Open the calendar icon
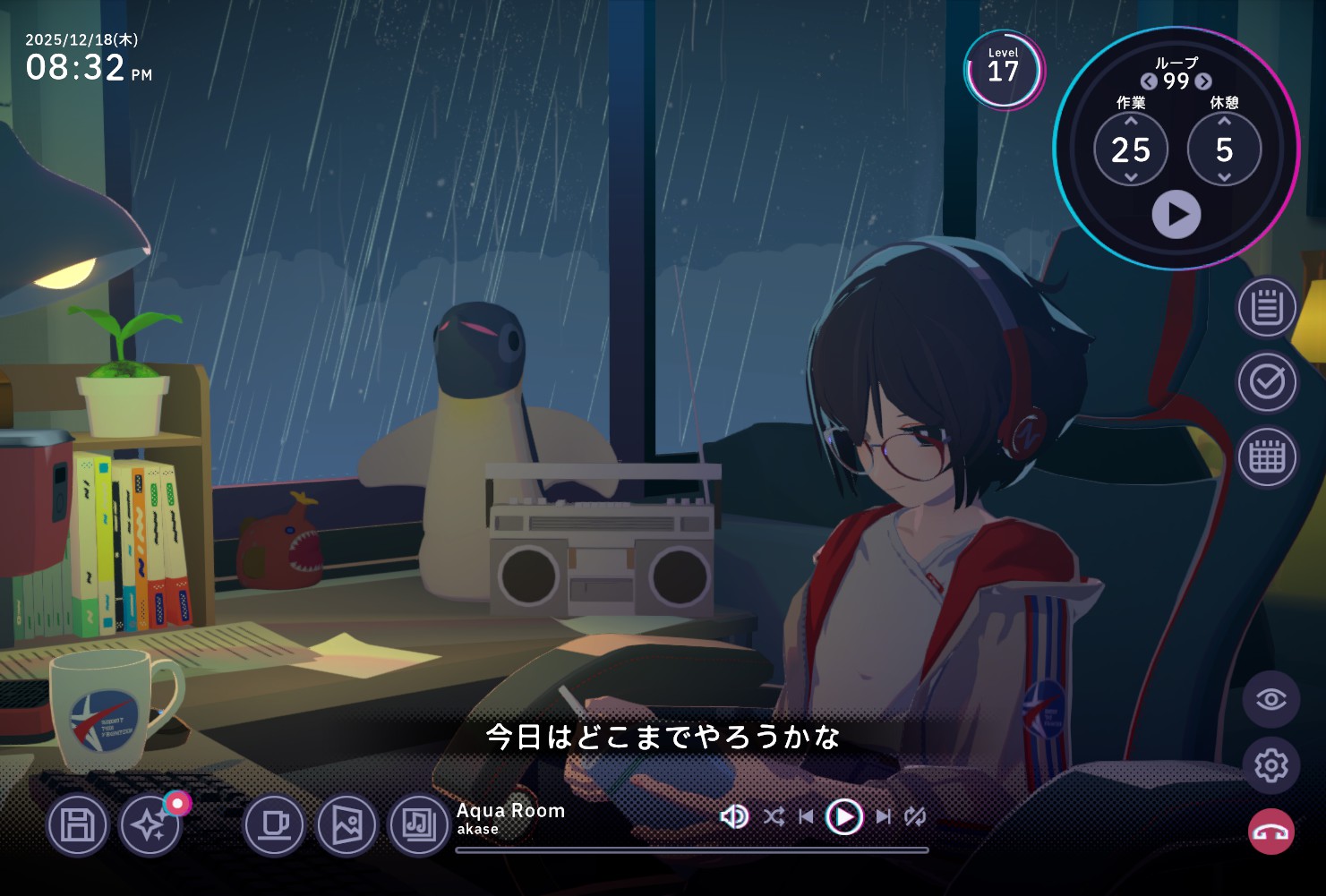The image size is (1326, 896). [x=1267, y=457]
